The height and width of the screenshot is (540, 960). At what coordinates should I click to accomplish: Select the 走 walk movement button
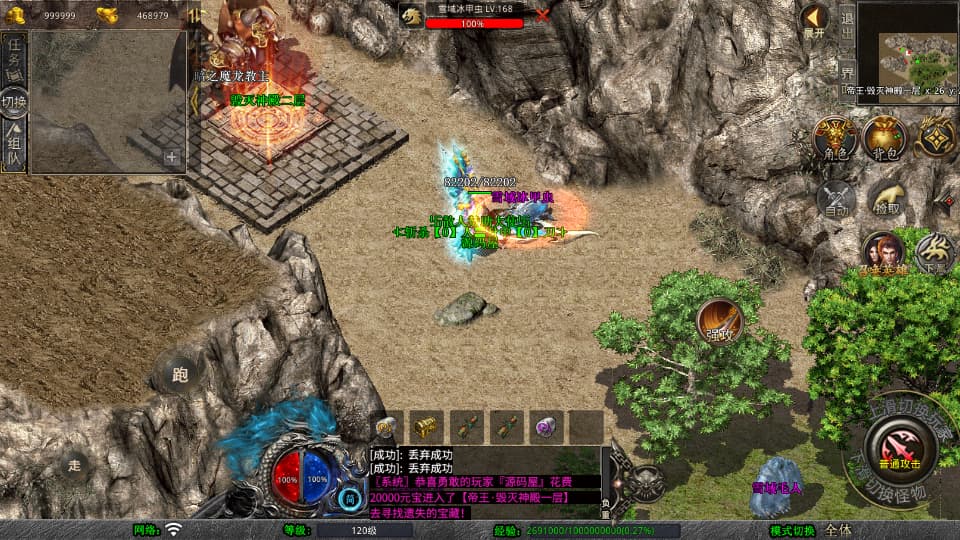click(75, 464)
